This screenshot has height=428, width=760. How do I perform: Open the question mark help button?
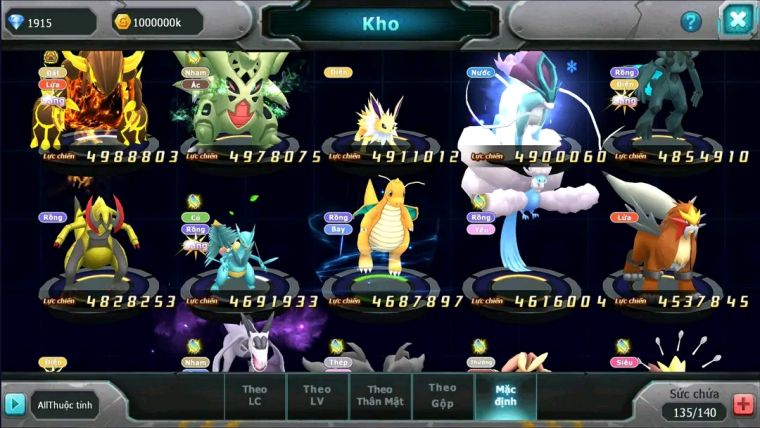[x=691, y=21]
